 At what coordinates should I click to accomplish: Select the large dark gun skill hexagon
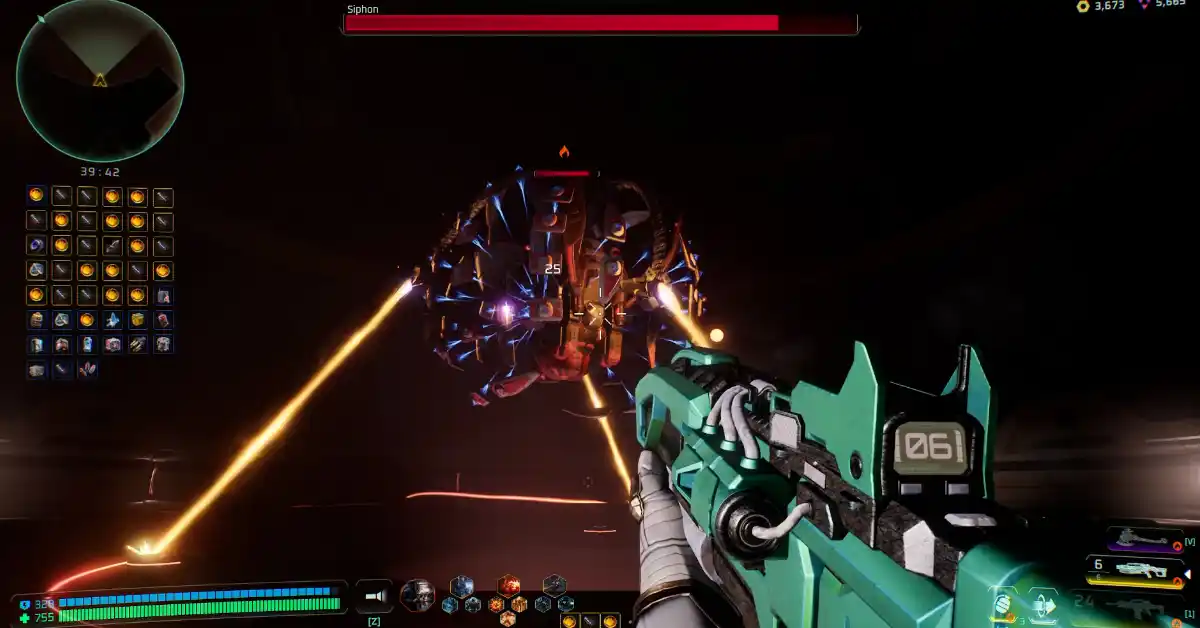[x=554, y=585]
